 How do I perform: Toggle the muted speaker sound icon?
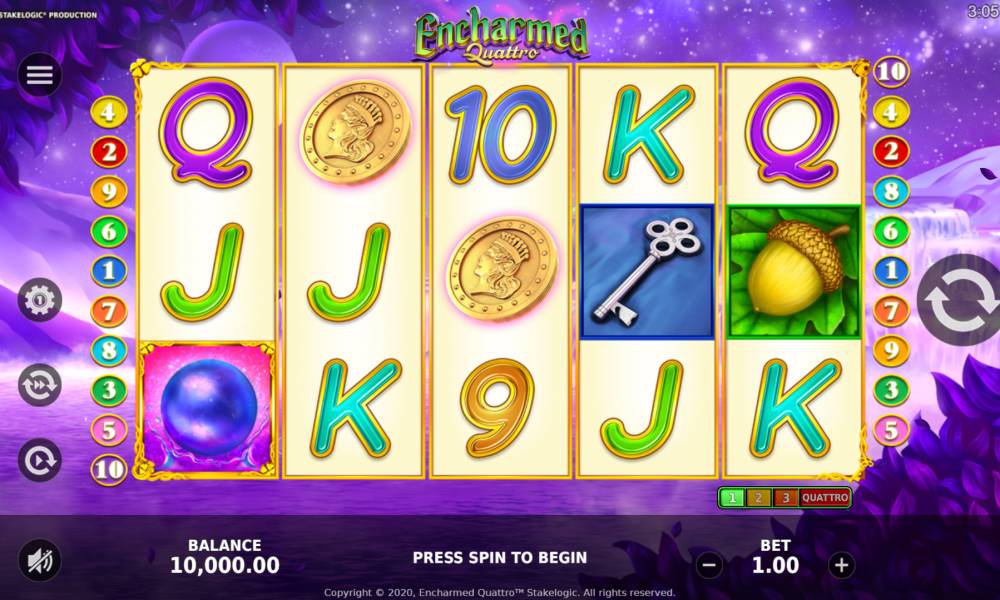click(40, 560)
